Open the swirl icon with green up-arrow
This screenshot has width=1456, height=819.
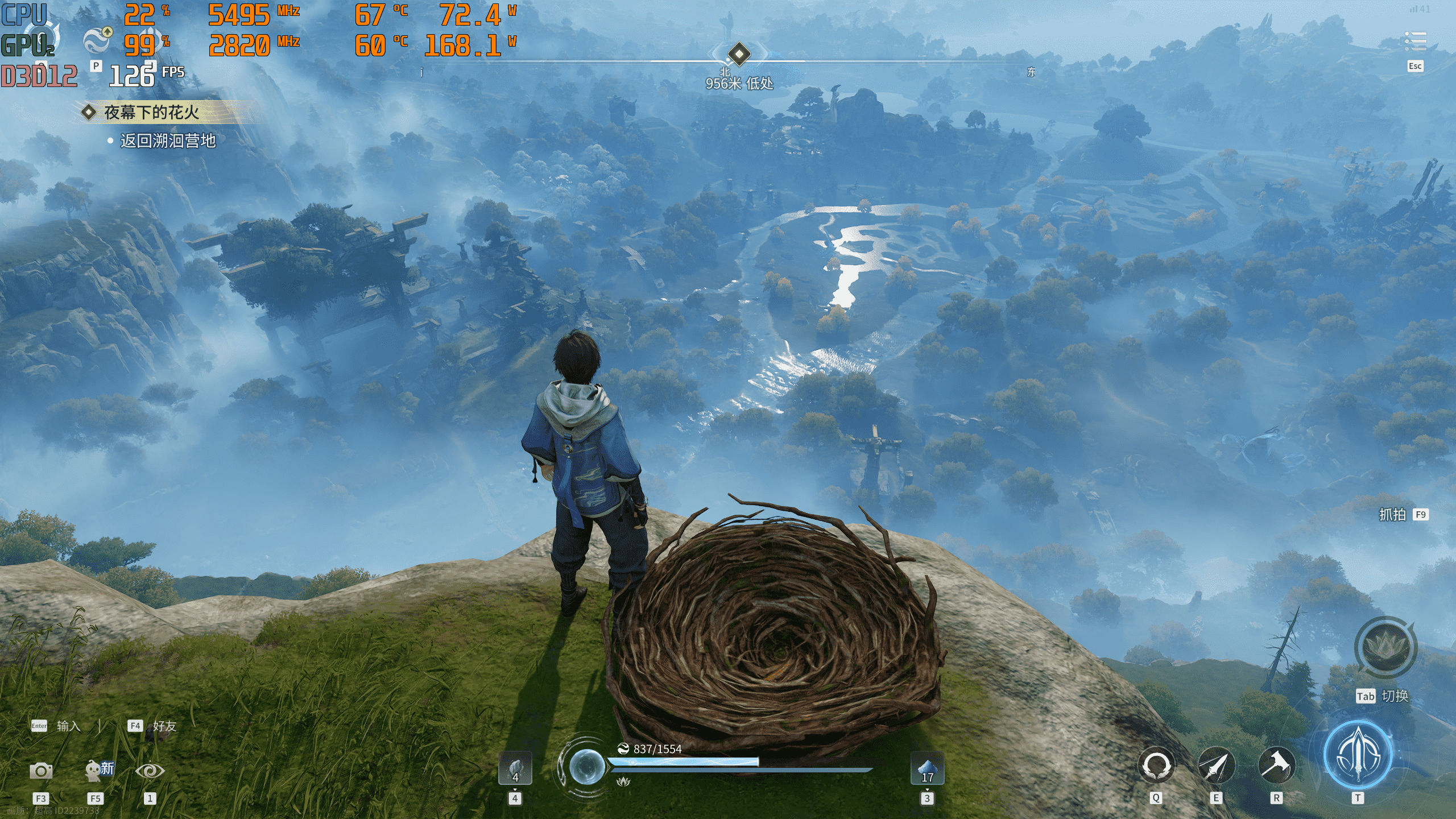97,40
